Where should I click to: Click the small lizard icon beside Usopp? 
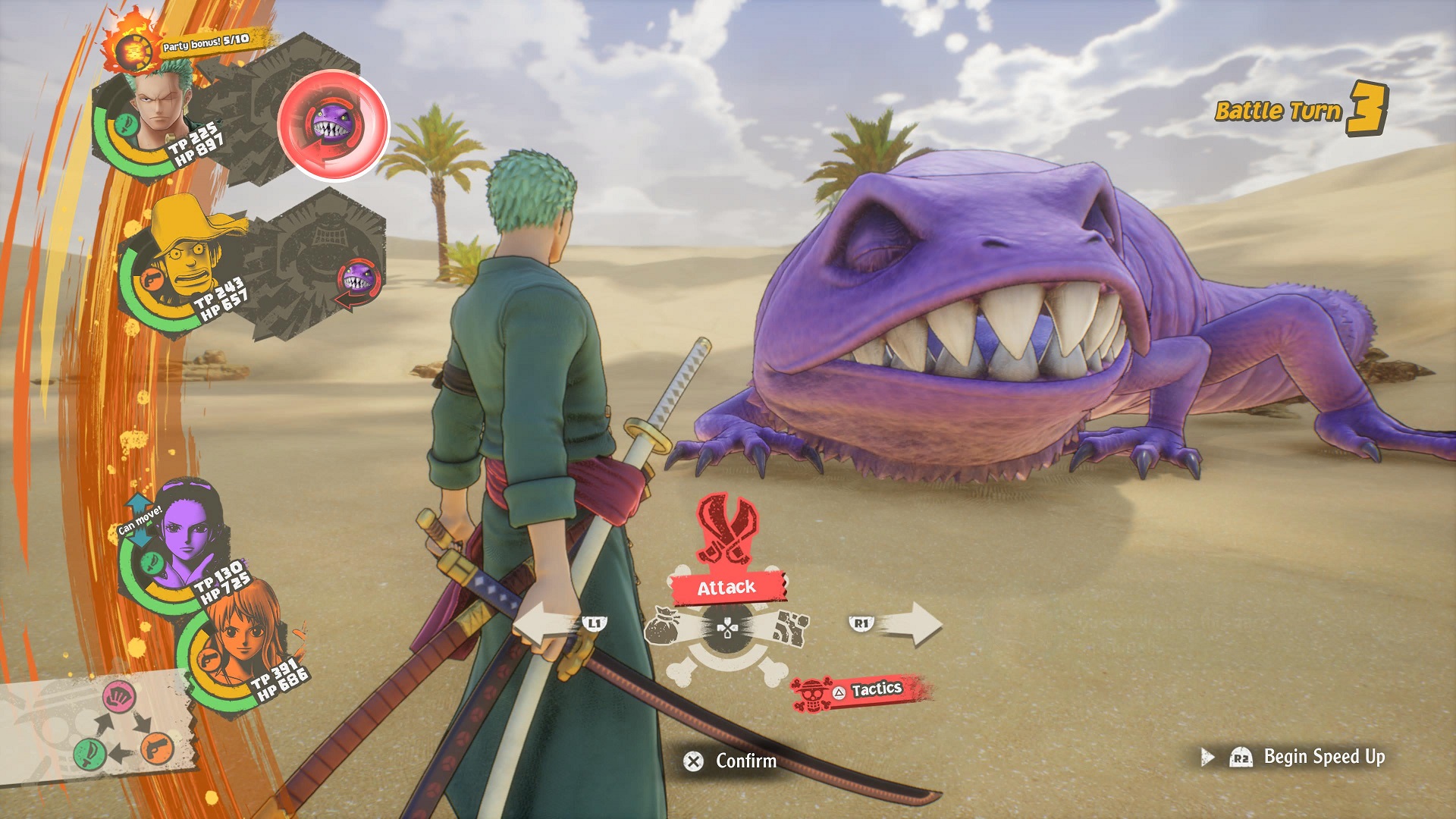click(357, 281)
